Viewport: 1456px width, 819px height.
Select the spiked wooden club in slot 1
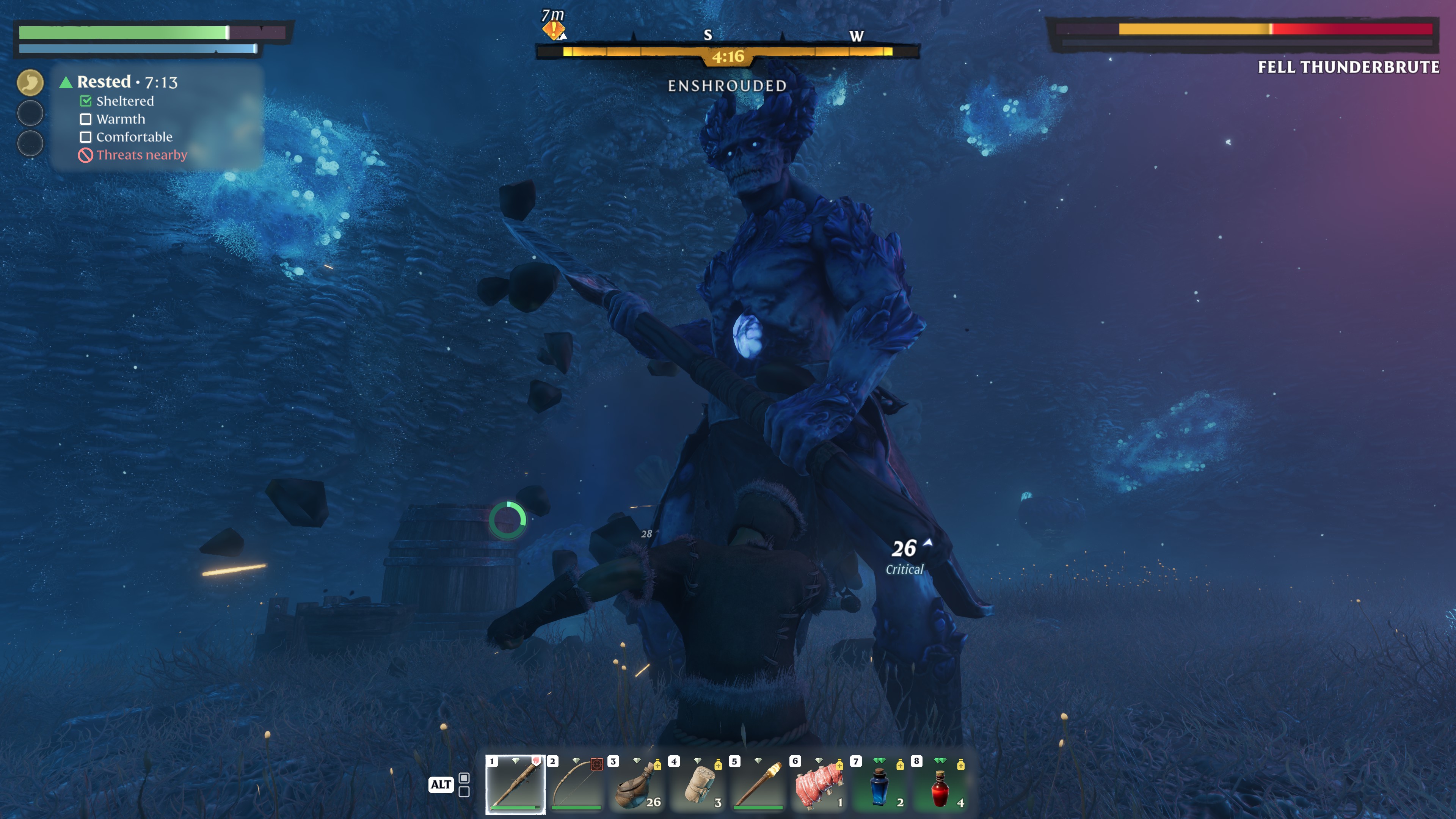[515, 784]
